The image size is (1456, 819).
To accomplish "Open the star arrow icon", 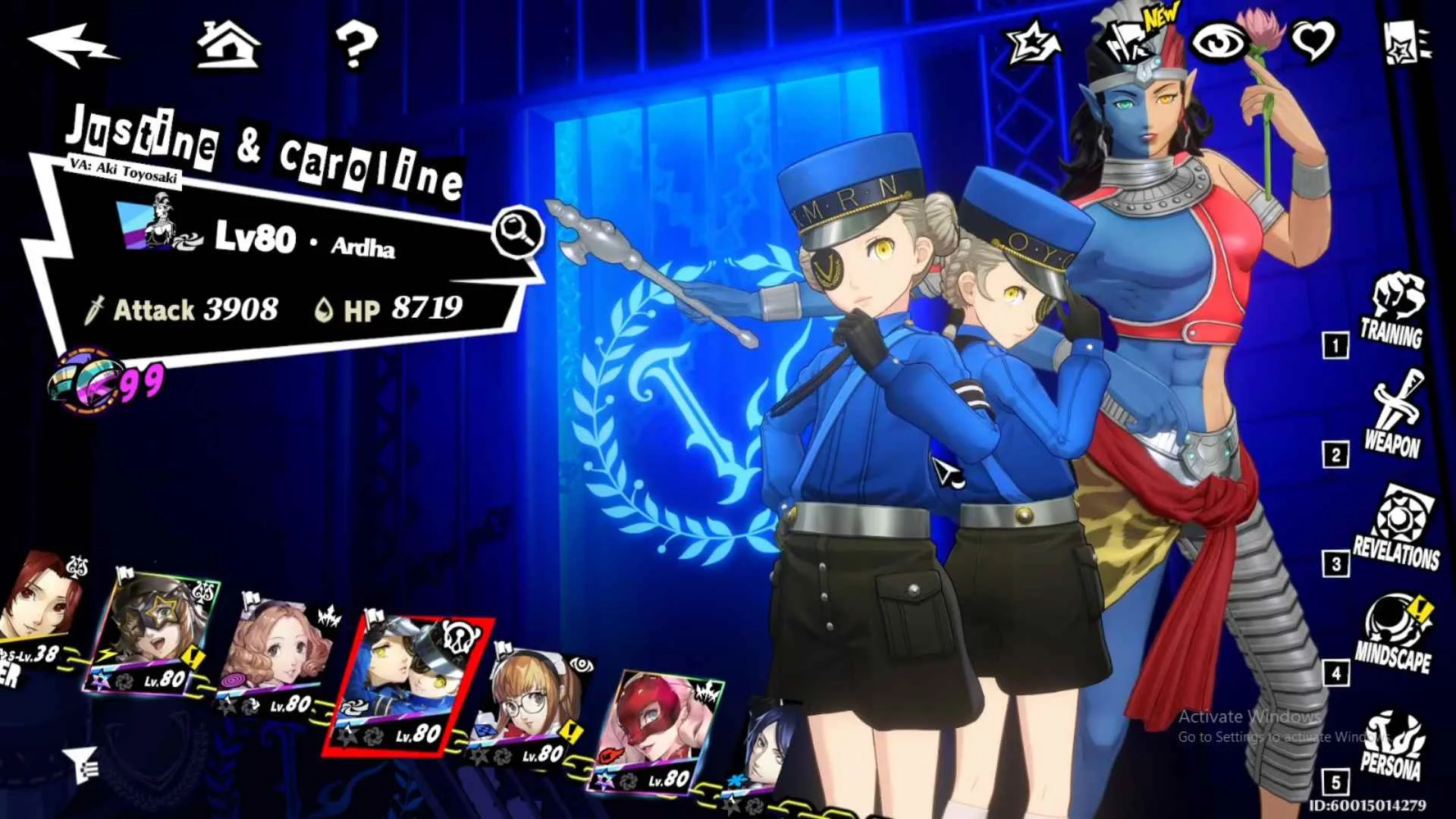I will [x=1036, y=42].
